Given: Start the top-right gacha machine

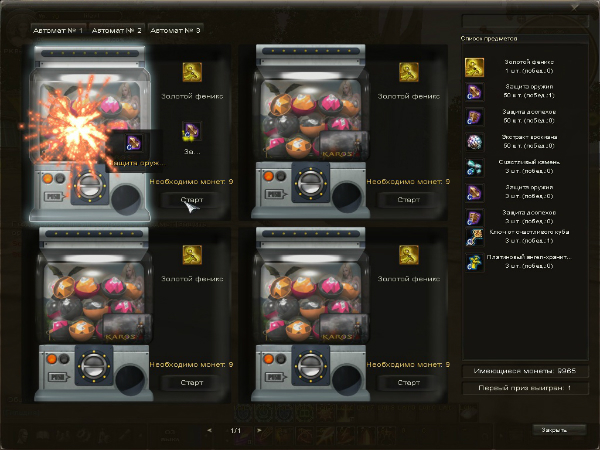Looking at the screenshot, I should [x=407, y=199].
